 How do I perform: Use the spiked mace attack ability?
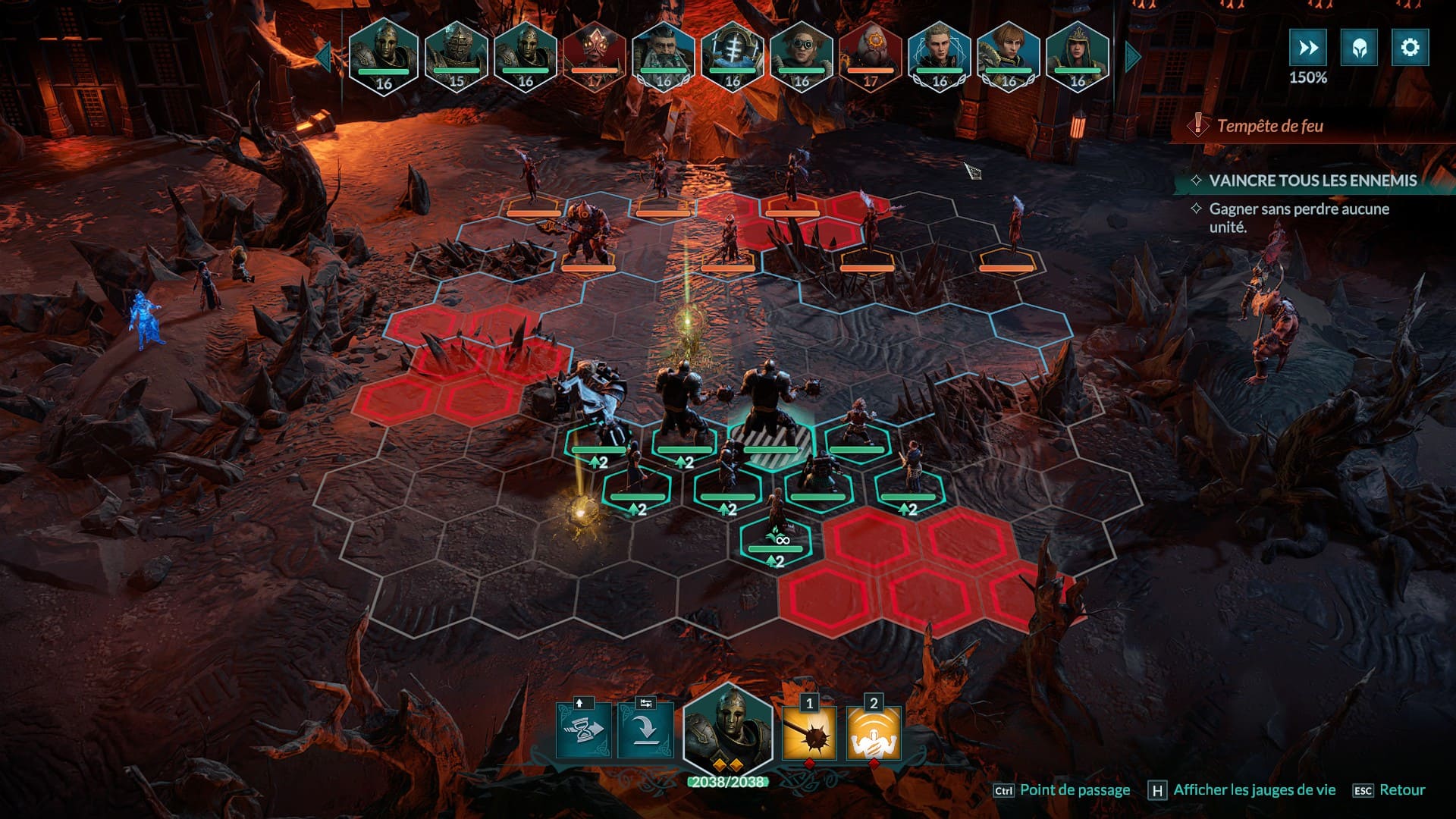point(809,733)
